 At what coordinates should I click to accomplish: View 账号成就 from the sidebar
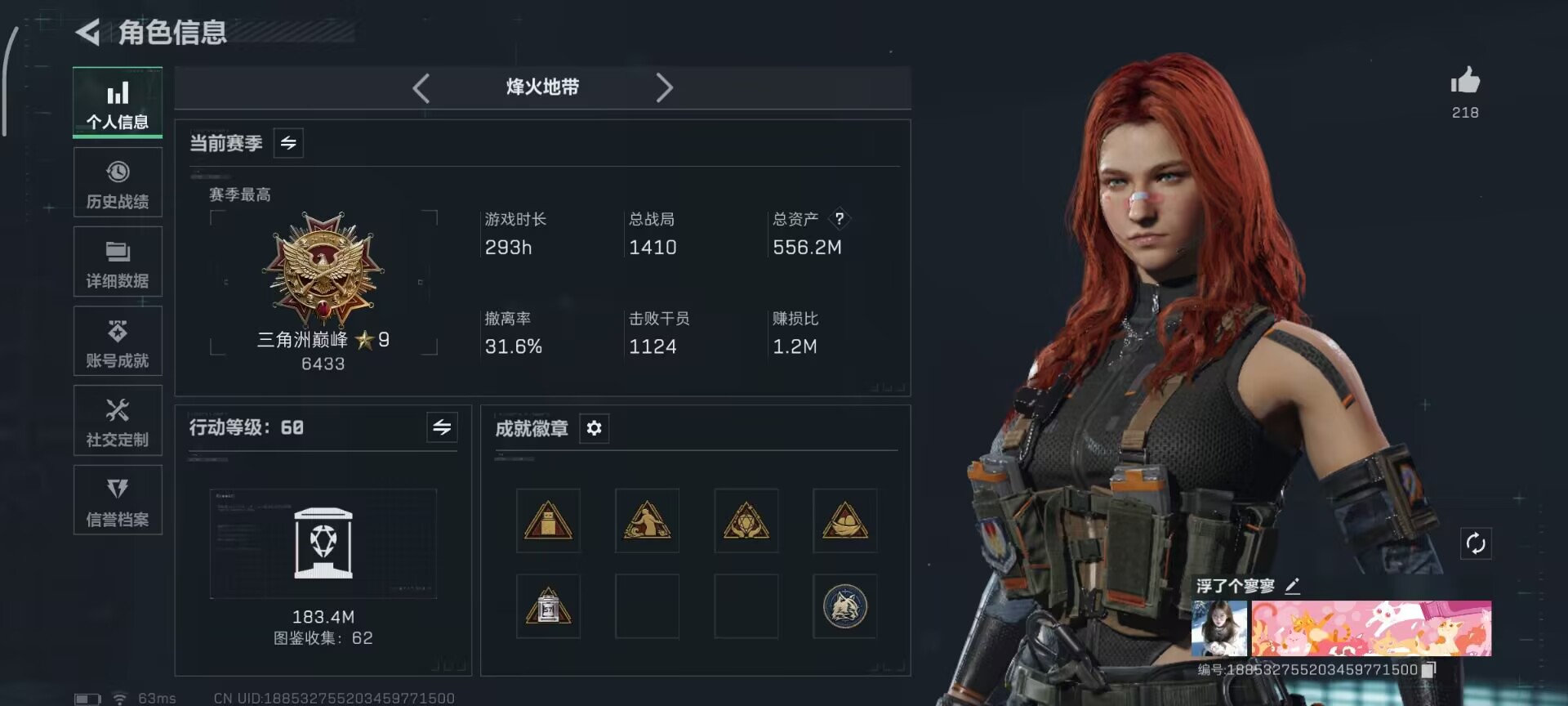[x=118, y=341]
